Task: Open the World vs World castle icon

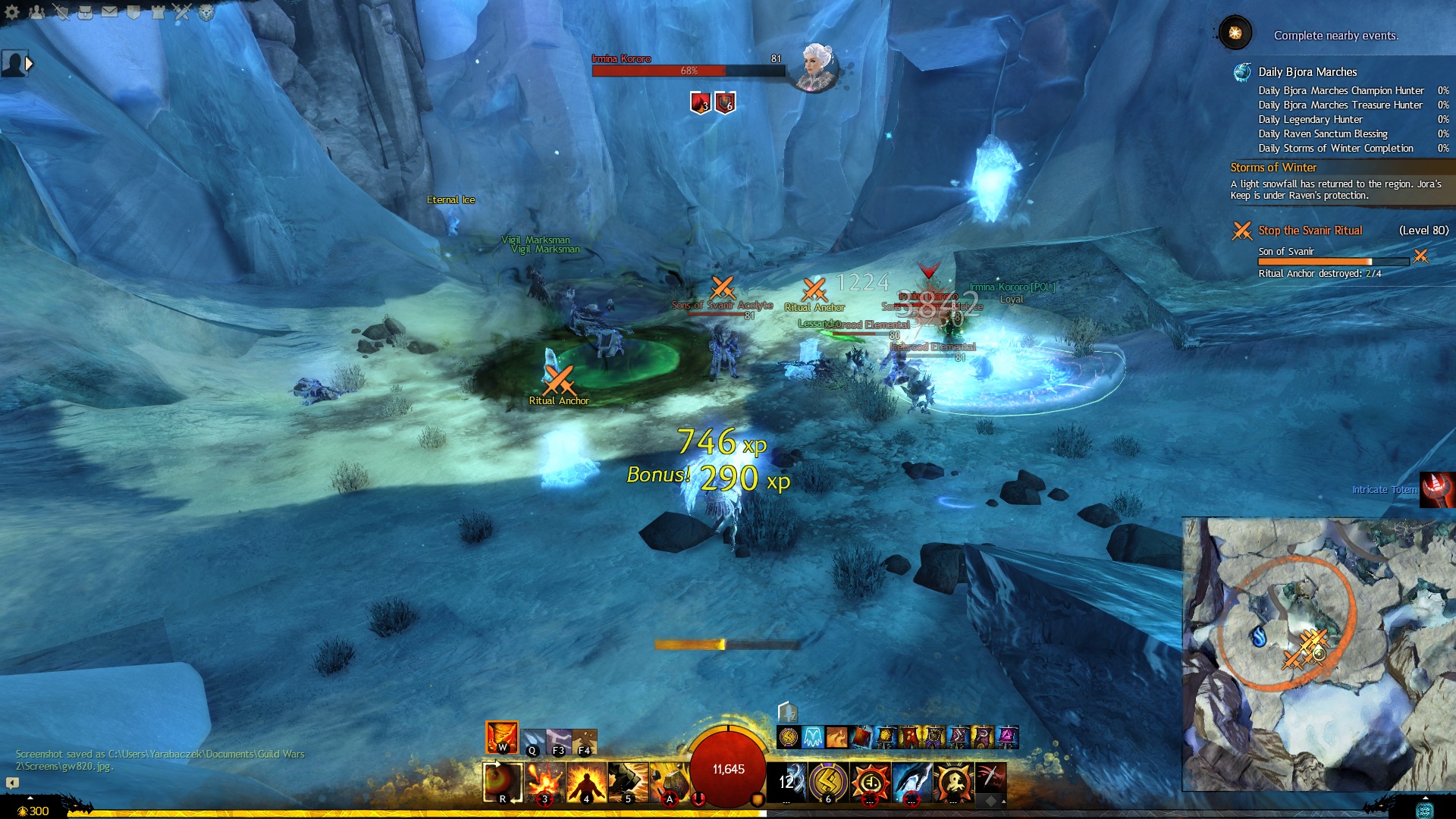Action: click(x=158, y=11)
